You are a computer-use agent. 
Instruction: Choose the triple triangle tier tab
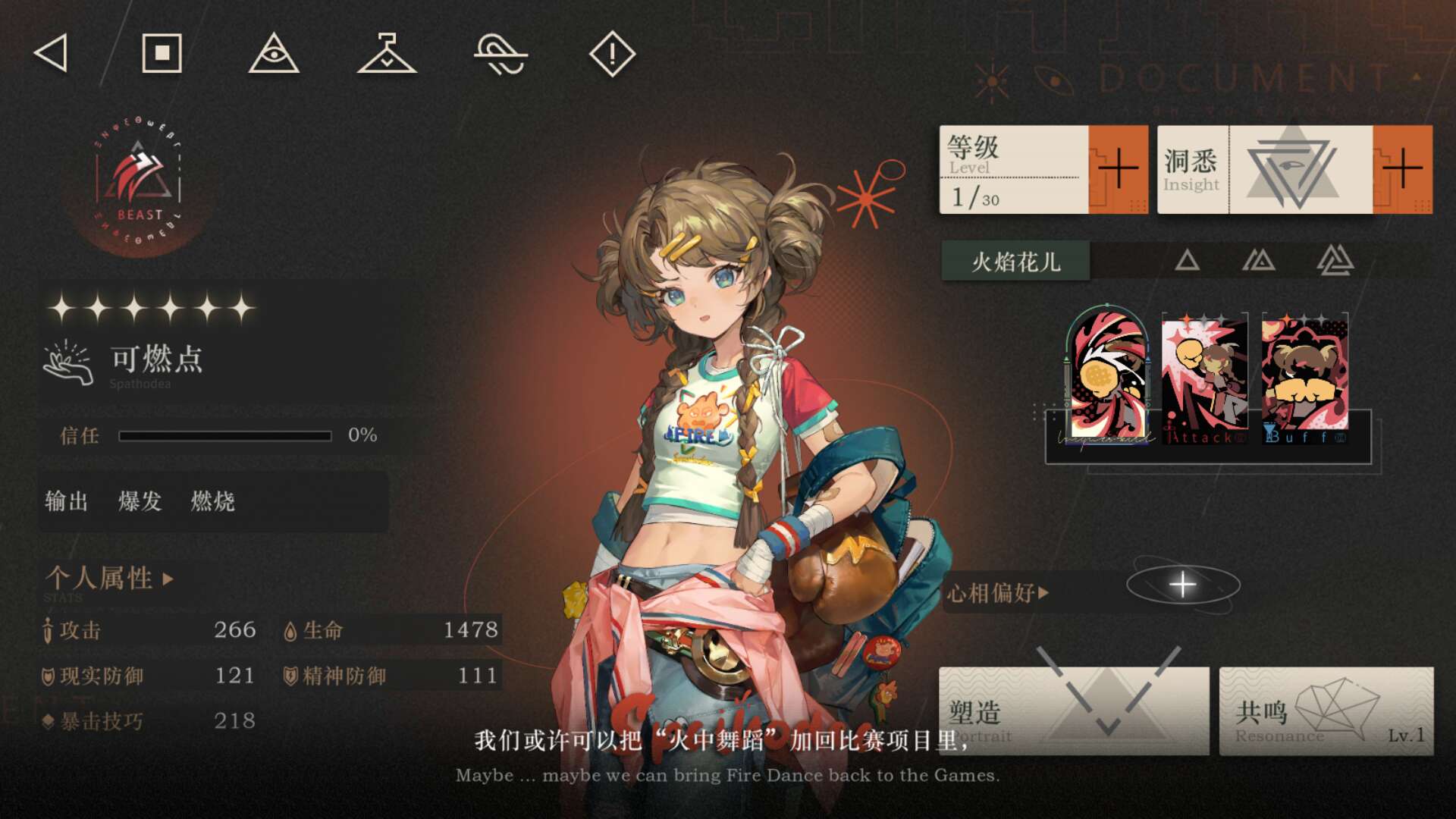pos(1335,261)
